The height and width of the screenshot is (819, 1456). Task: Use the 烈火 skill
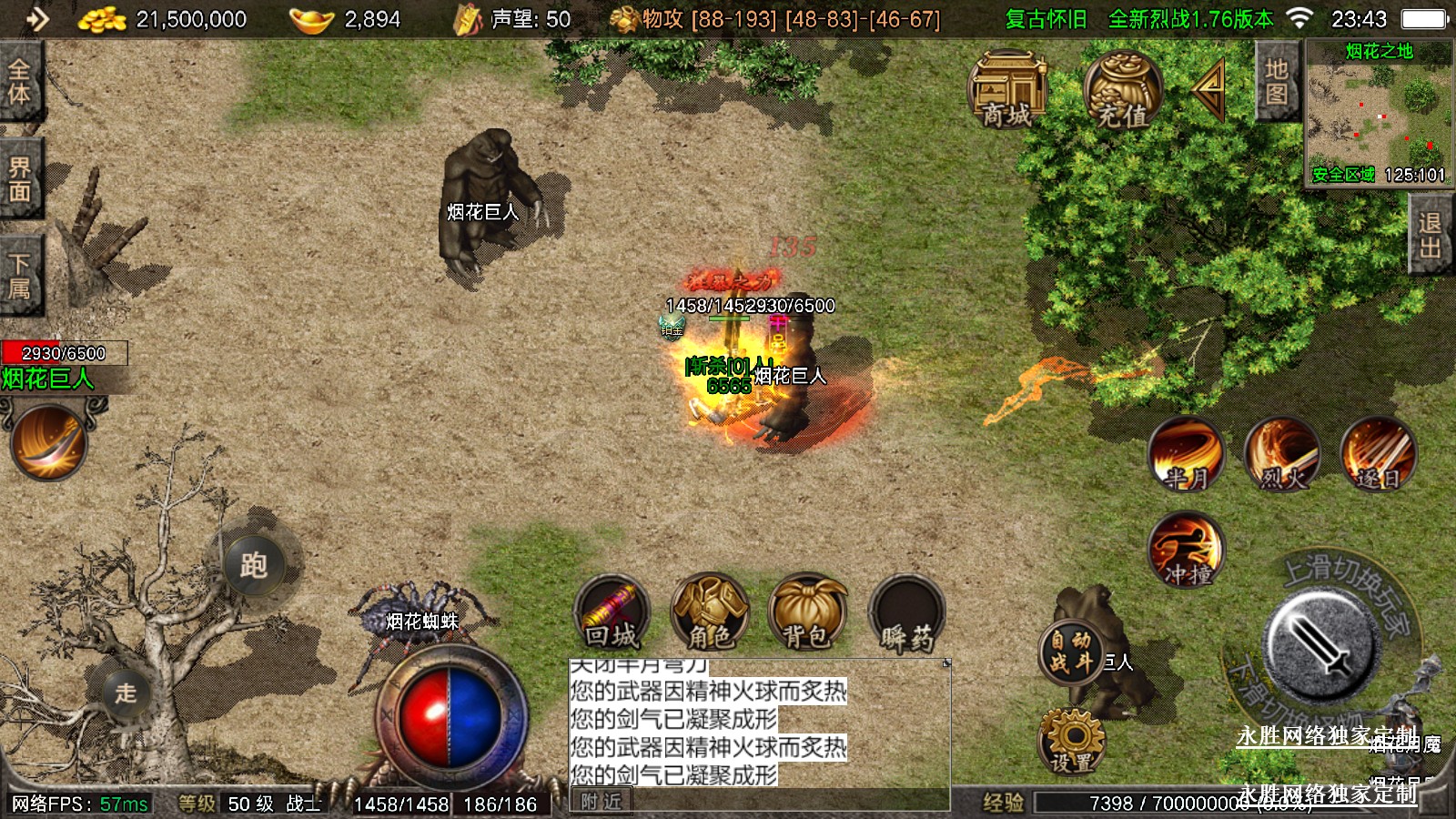coord(1282,453)
